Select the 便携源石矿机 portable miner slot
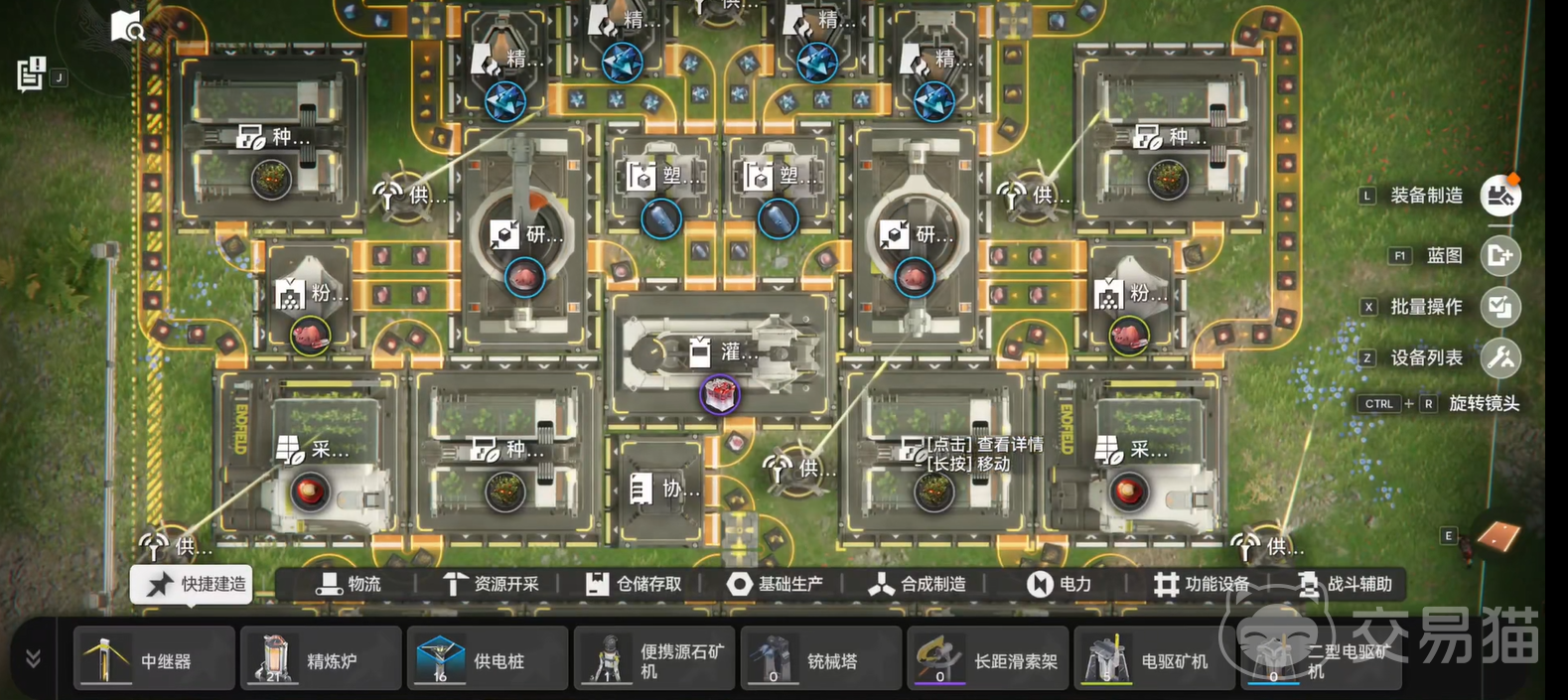The height and width of the screenshot is (700, 1568). pyautogui.click(x=654, y=658)
